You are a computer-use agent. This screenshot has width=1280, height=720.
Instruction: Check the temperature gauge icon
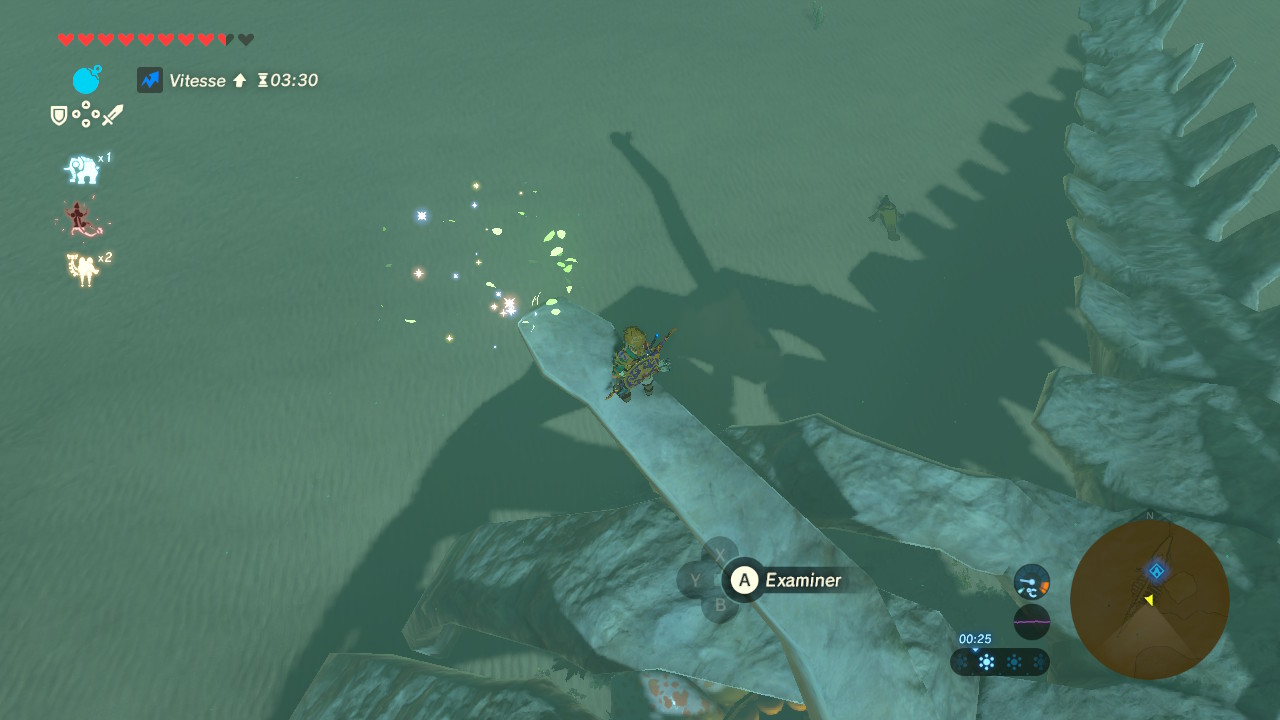click(1031, 581)
